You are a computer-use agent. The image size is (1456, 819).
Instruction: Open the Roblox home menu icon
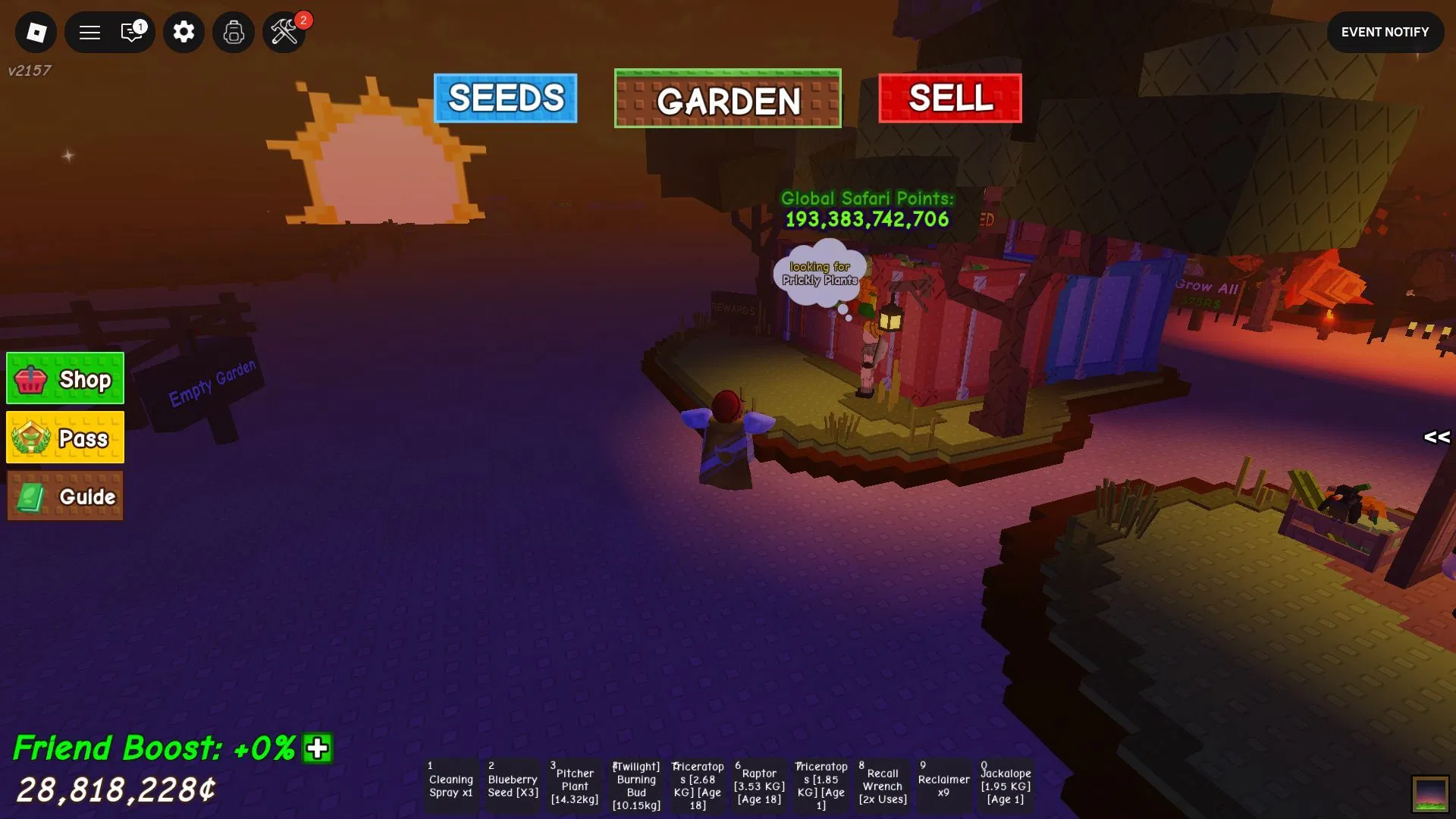pos(36,32)
